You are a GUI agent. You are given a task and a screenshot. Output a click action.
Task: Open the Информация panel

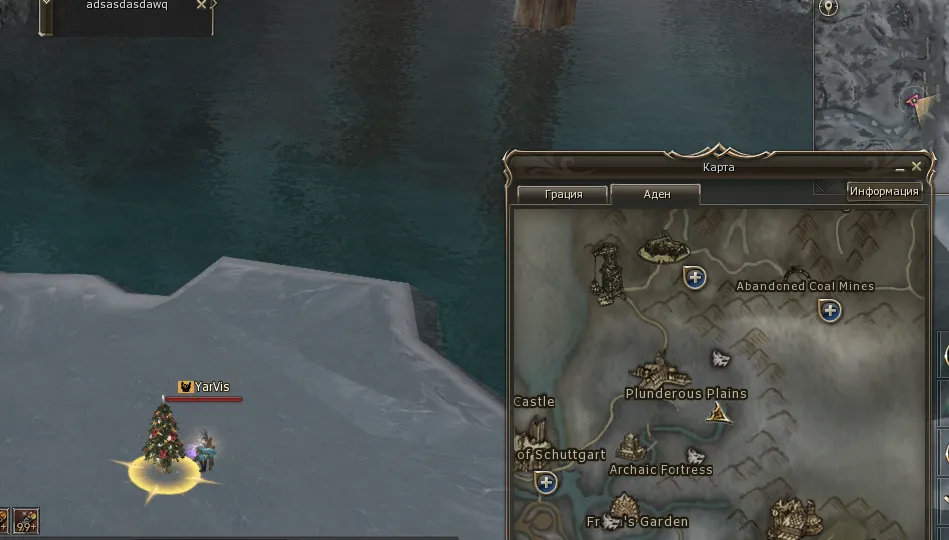point(884,191)
